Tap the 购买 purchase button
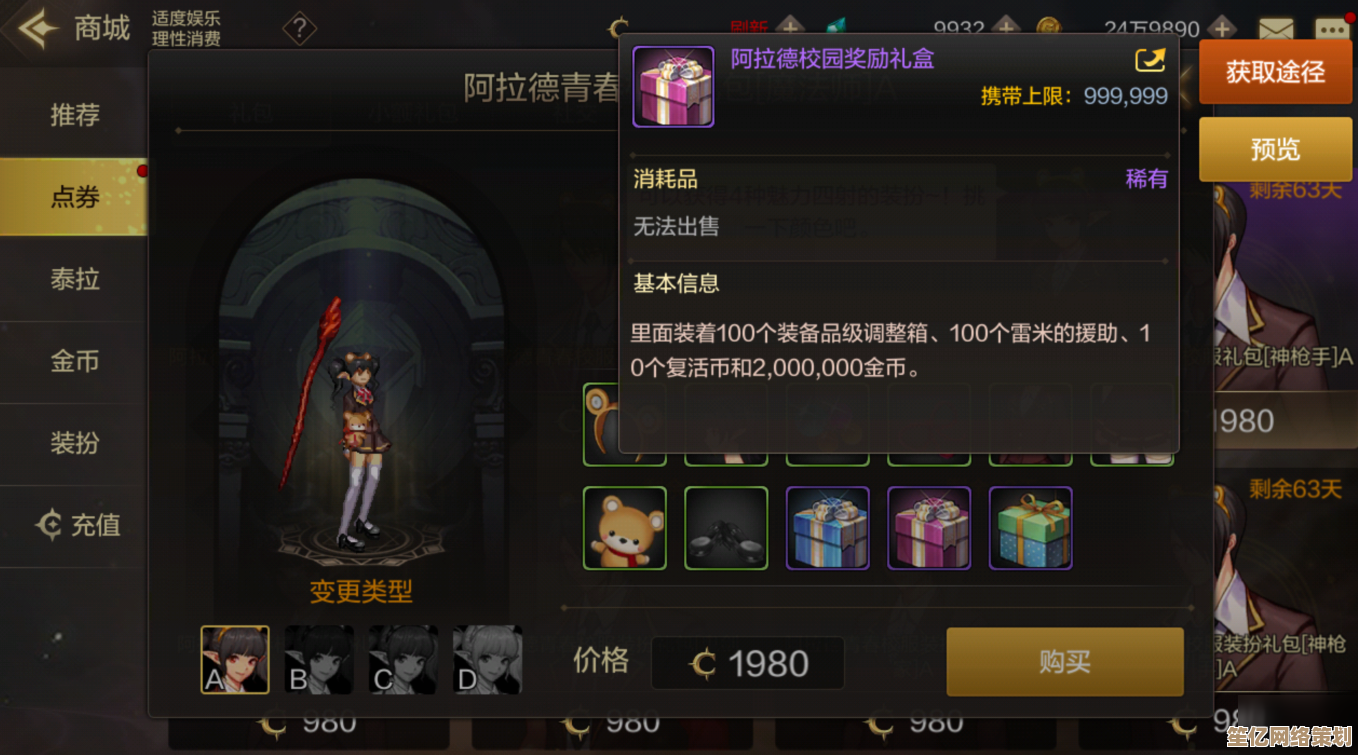Image resolution: width=1358 pixels, height=755 pixels. (x=1065, y=662)
